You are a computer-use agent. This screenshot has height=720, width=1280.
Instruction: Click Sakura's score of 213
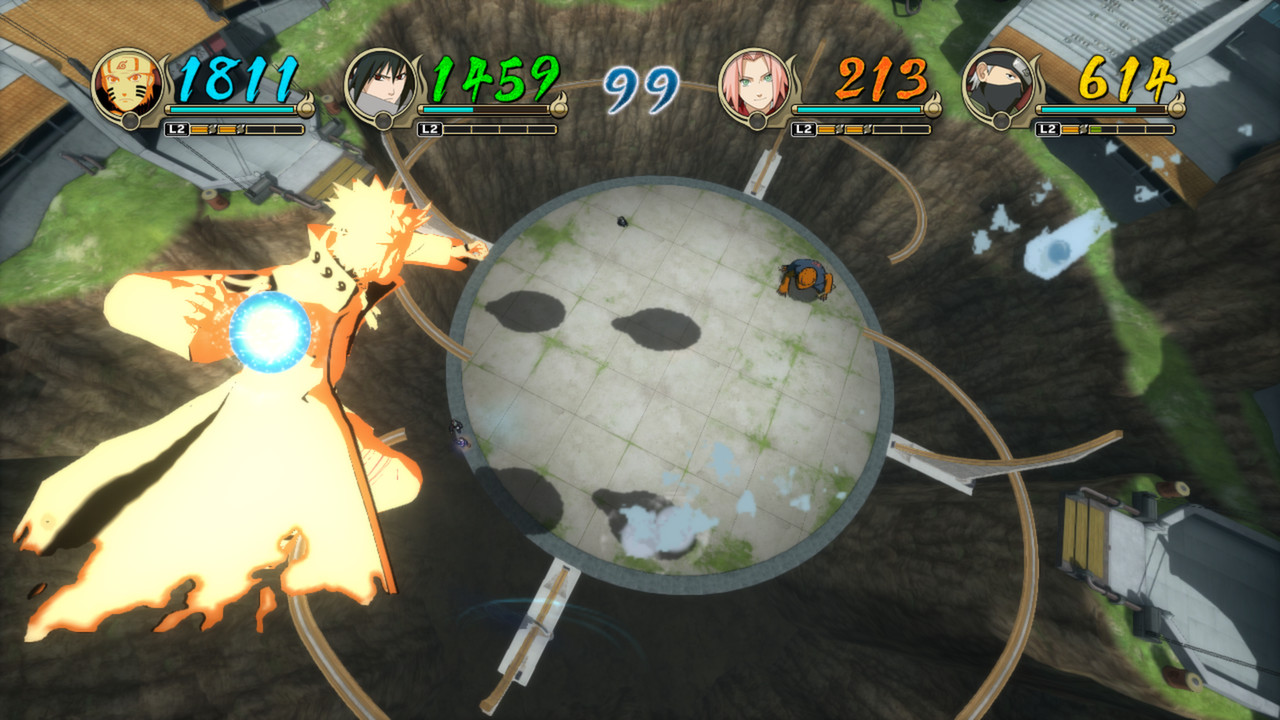880,78
